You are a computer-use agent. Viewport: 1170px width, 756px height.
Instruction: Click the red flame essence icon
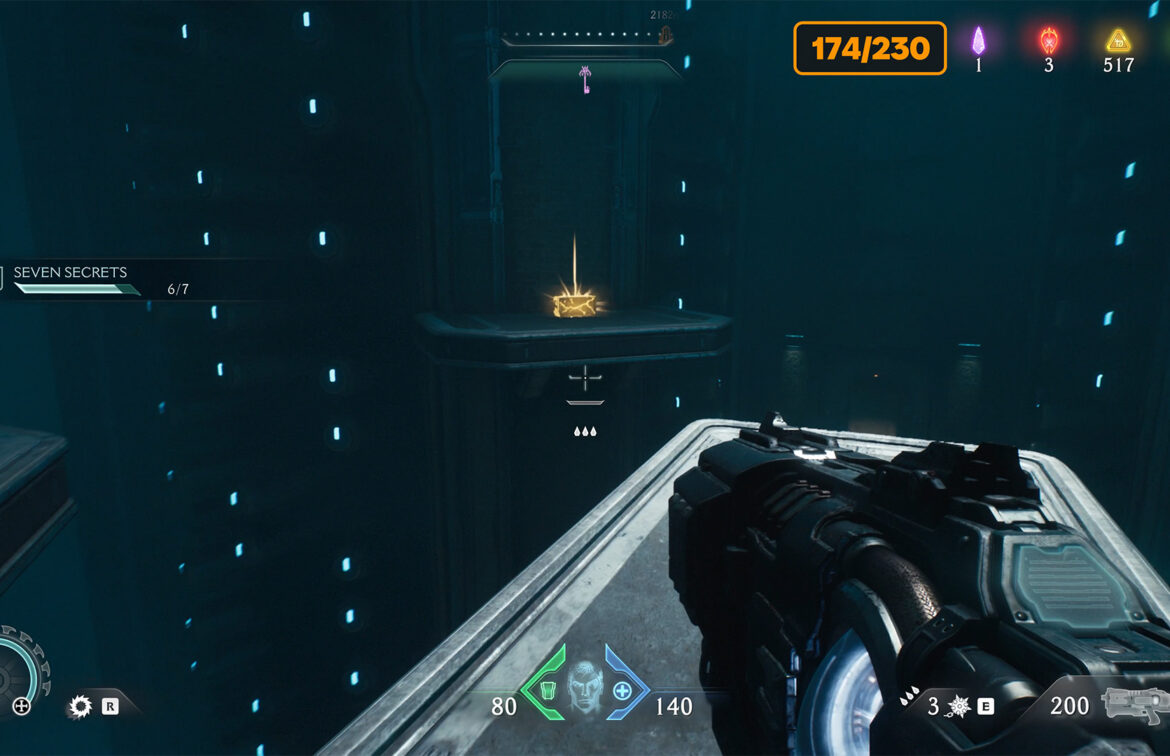click(1048, 41)
